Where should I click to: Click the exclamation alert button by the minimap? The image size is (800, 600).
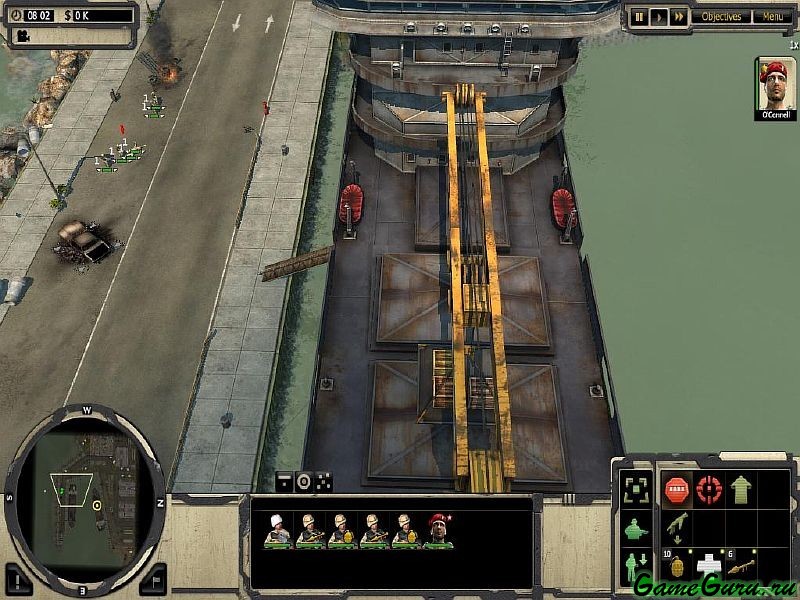pyautogui.click(x=20, y=578)
